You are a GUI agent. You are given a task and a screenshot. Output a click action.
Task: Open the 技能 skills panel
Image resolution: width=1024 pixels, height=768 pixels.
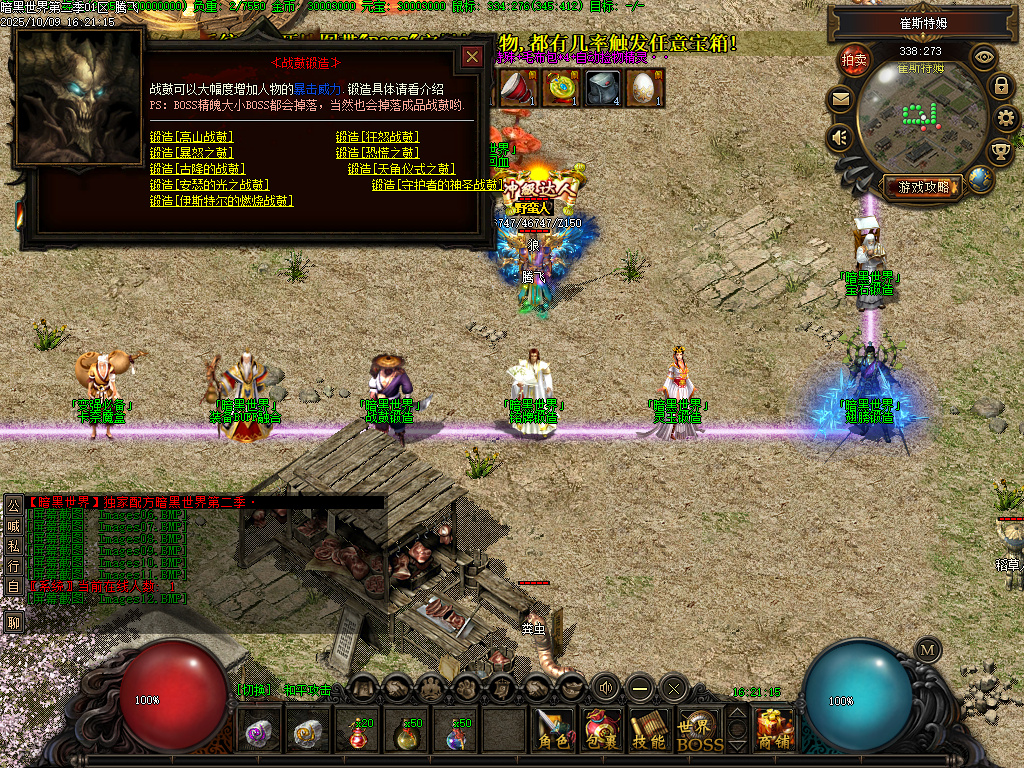650,732
